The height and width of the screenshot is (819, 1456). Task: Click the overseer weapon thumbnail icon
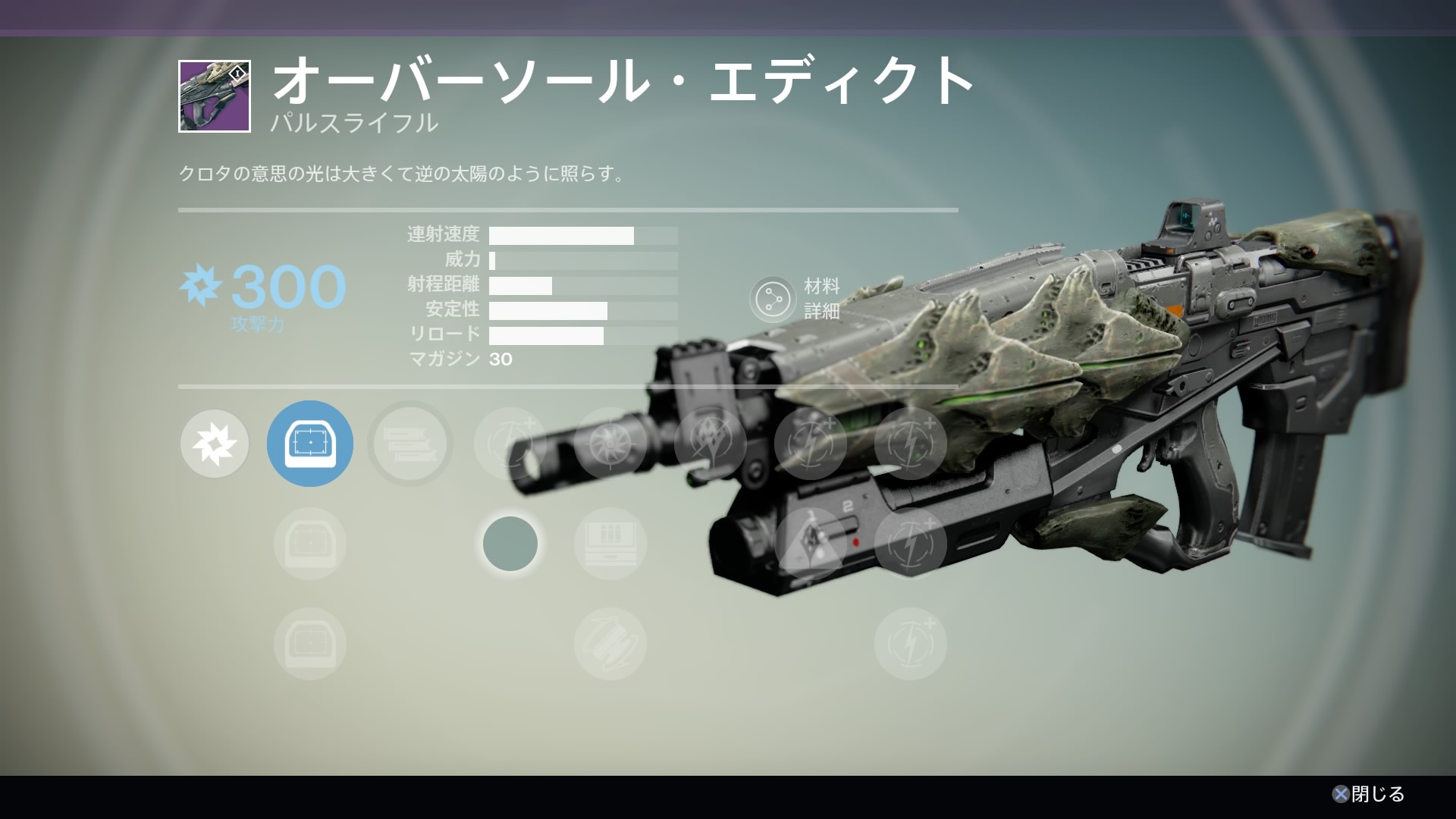tap(215, 96)
